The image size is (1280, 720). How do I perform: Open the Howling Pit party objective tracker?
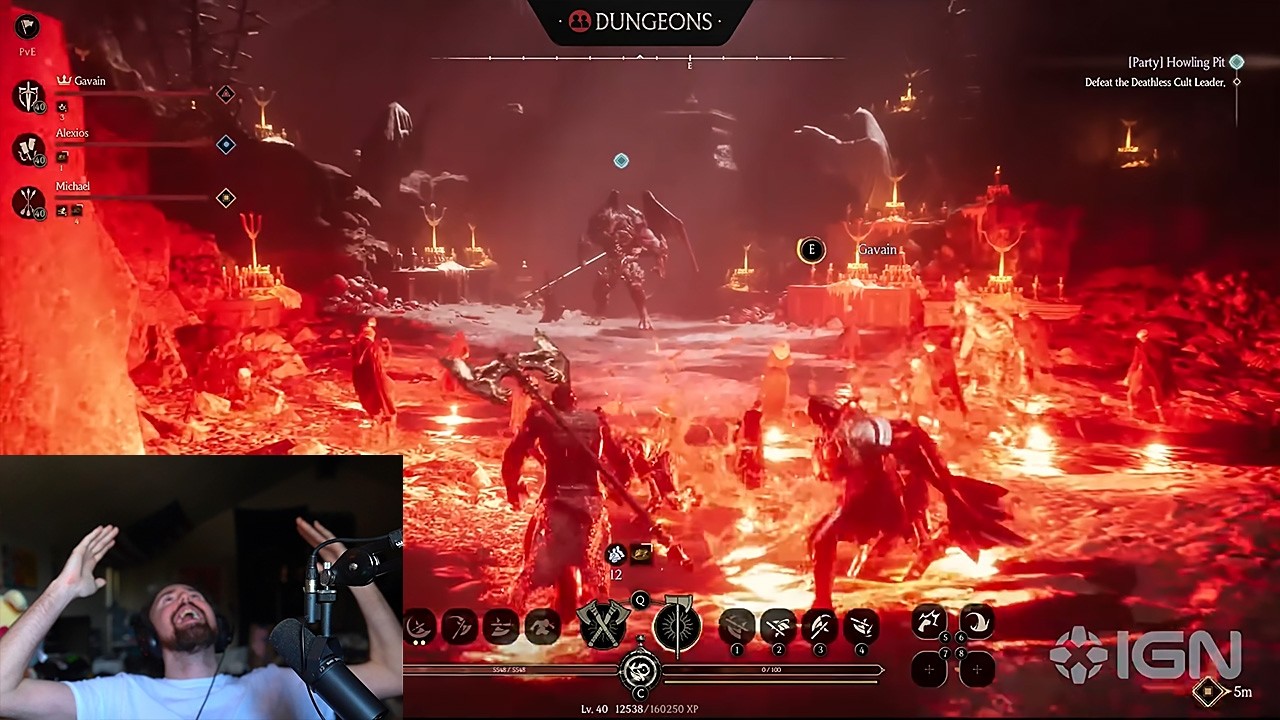click(x=1175, y=62)
